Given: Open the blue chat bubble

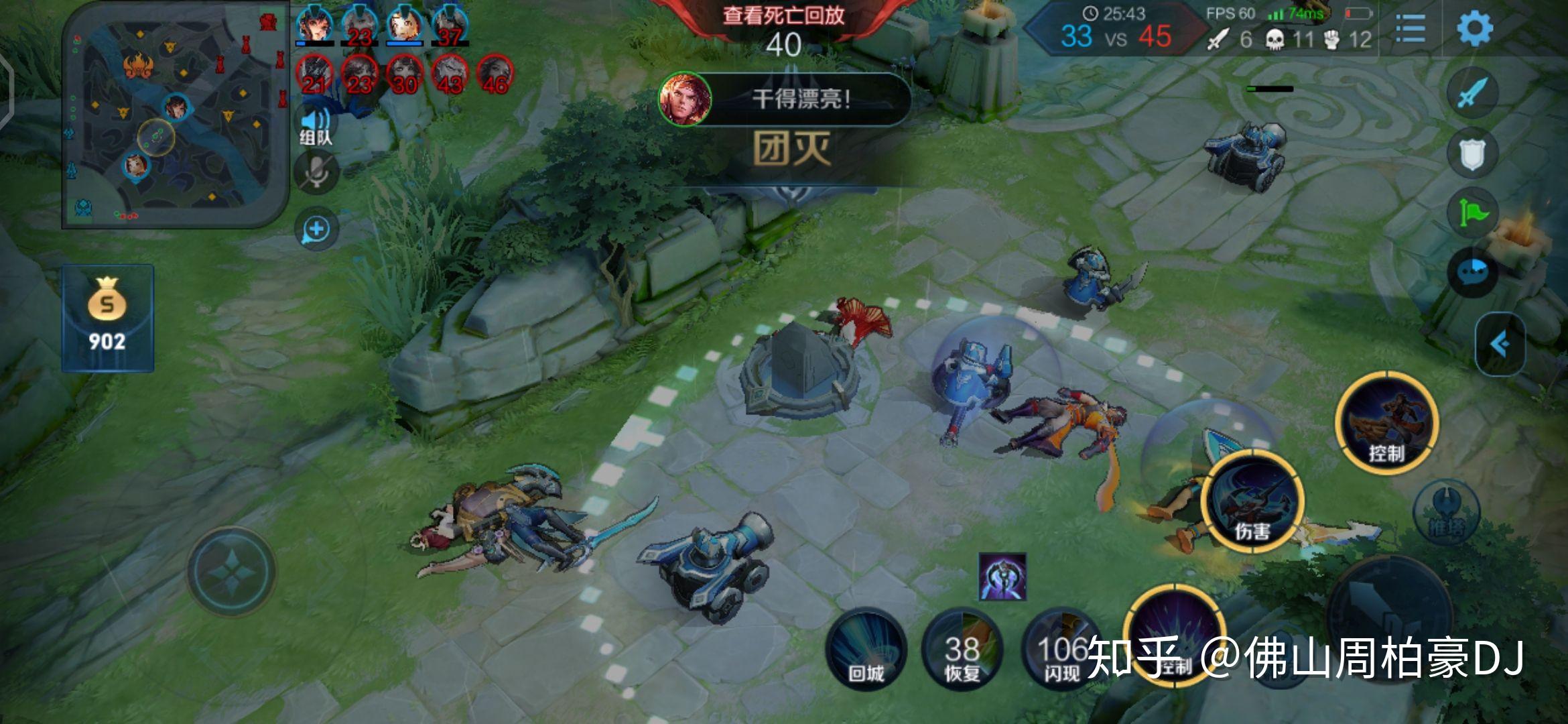Looking at the screenshot, I should 1472,271.
